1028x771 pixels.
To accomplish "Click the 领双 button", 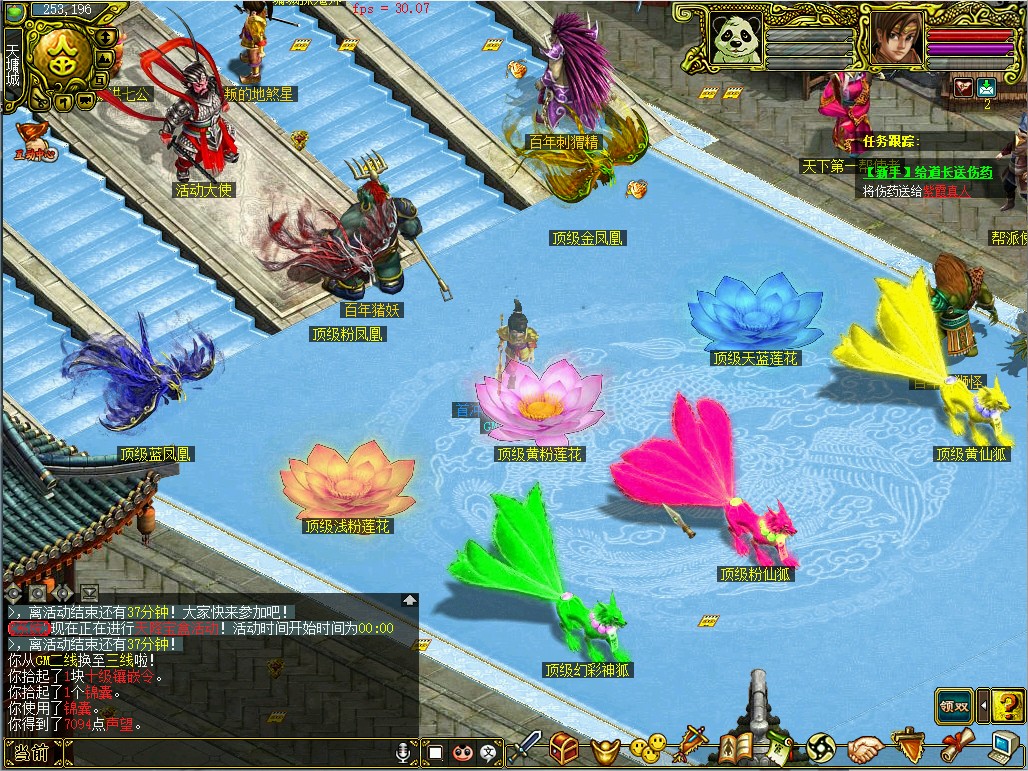I will coord(954,706).
